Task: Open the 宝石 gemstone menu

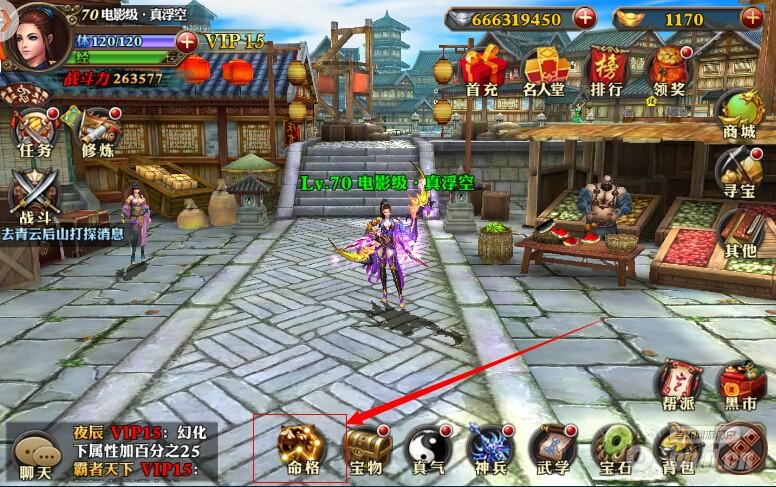Action: coord(611,446)
